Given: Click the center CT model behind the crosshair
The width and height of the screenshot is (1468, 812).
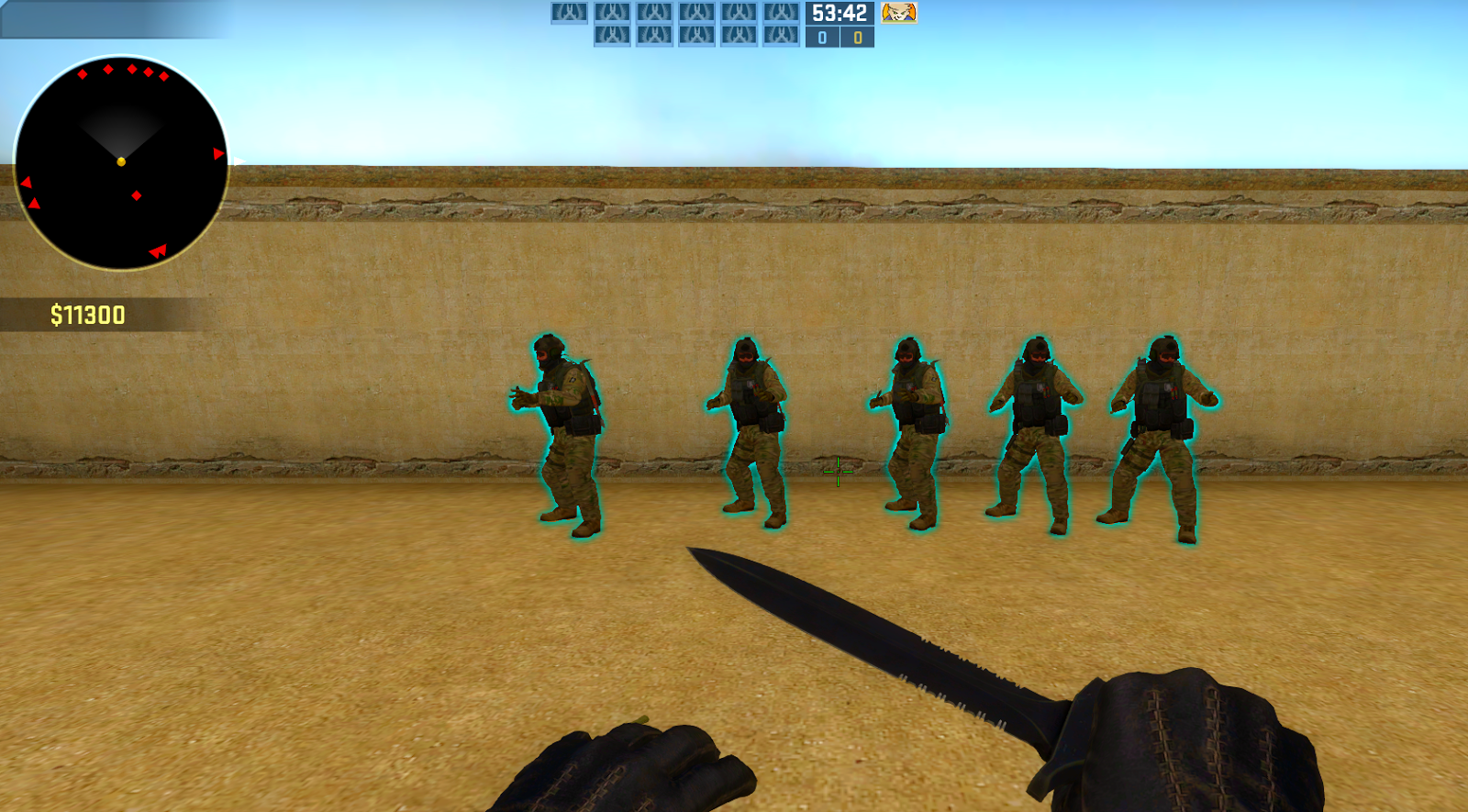Looking at the screenshot, I should tap(908, 431).
